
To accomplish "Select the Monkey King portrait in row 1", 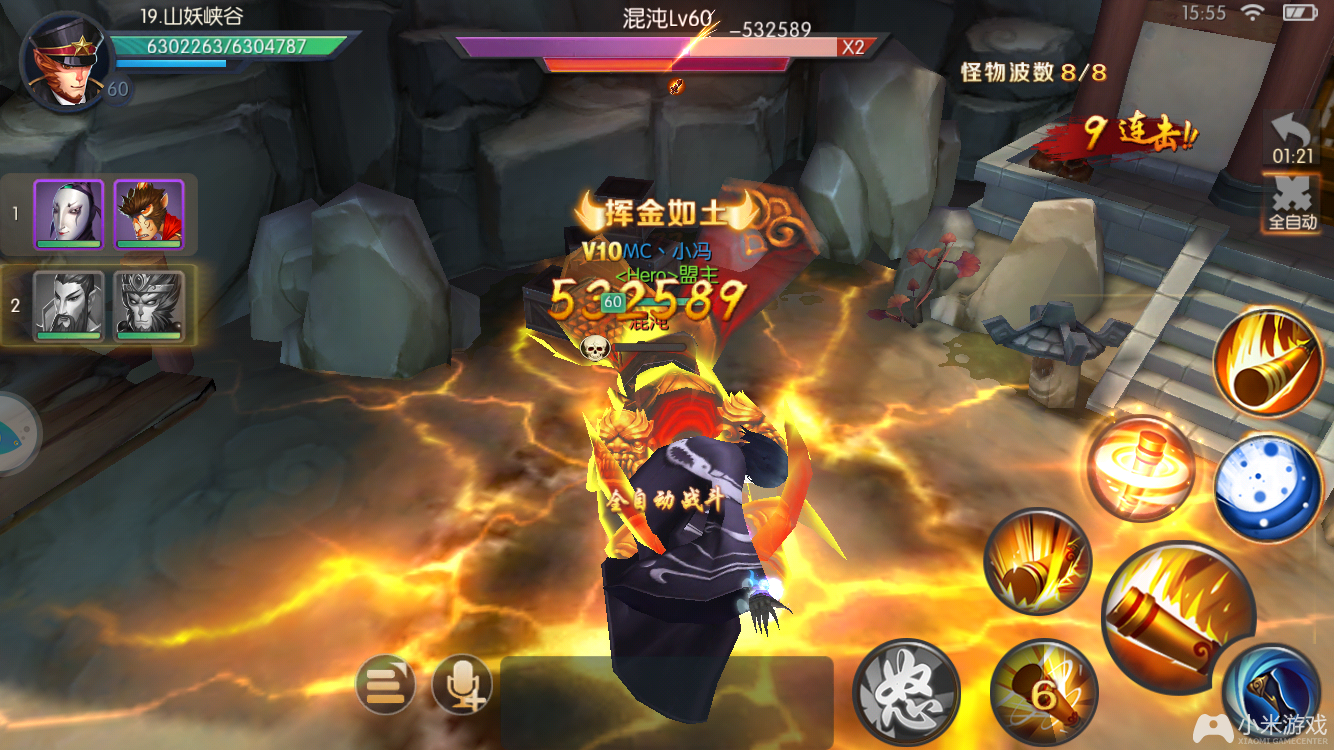I will point(149,213).
